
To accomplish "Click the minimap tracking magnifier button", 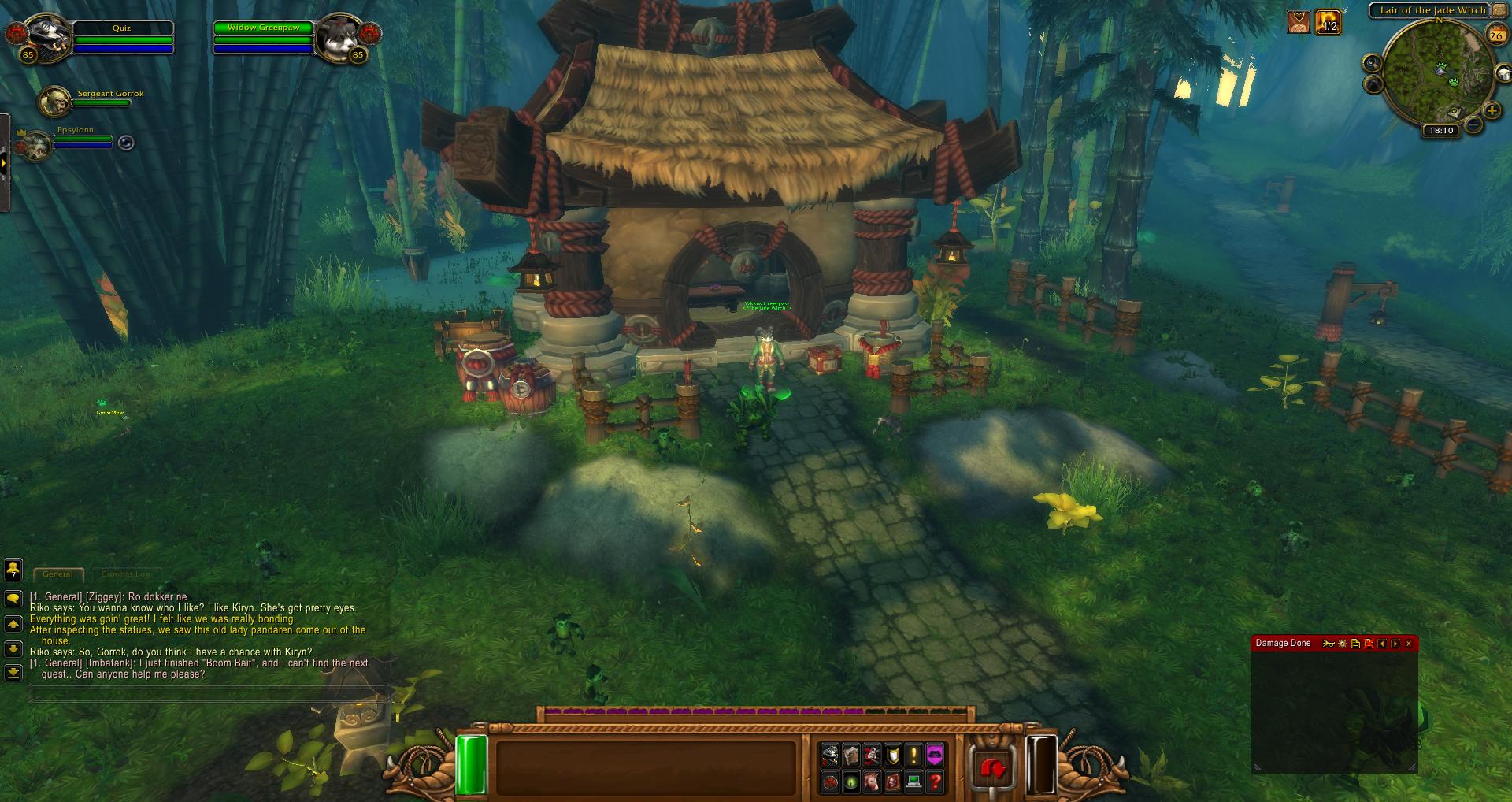I will 1373,63.
